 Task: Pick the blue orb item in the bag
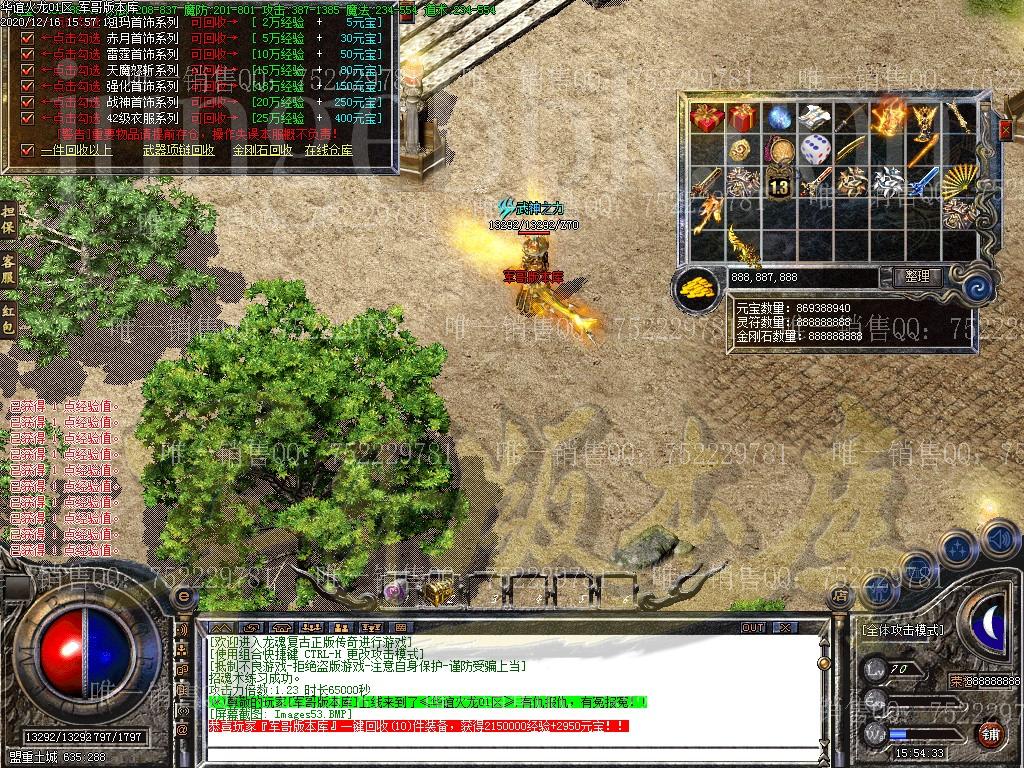pyautogui.click(x=779, y=118)
